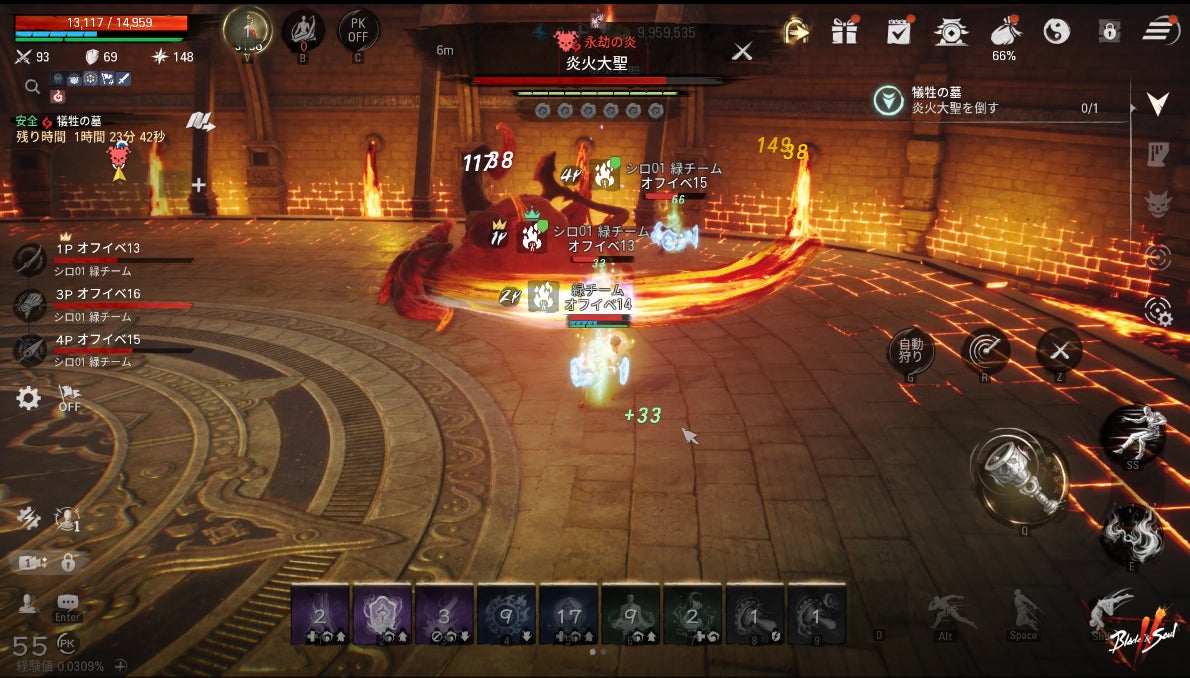
Task: Open the gift box rewards icon
Action: click(845, 31)
